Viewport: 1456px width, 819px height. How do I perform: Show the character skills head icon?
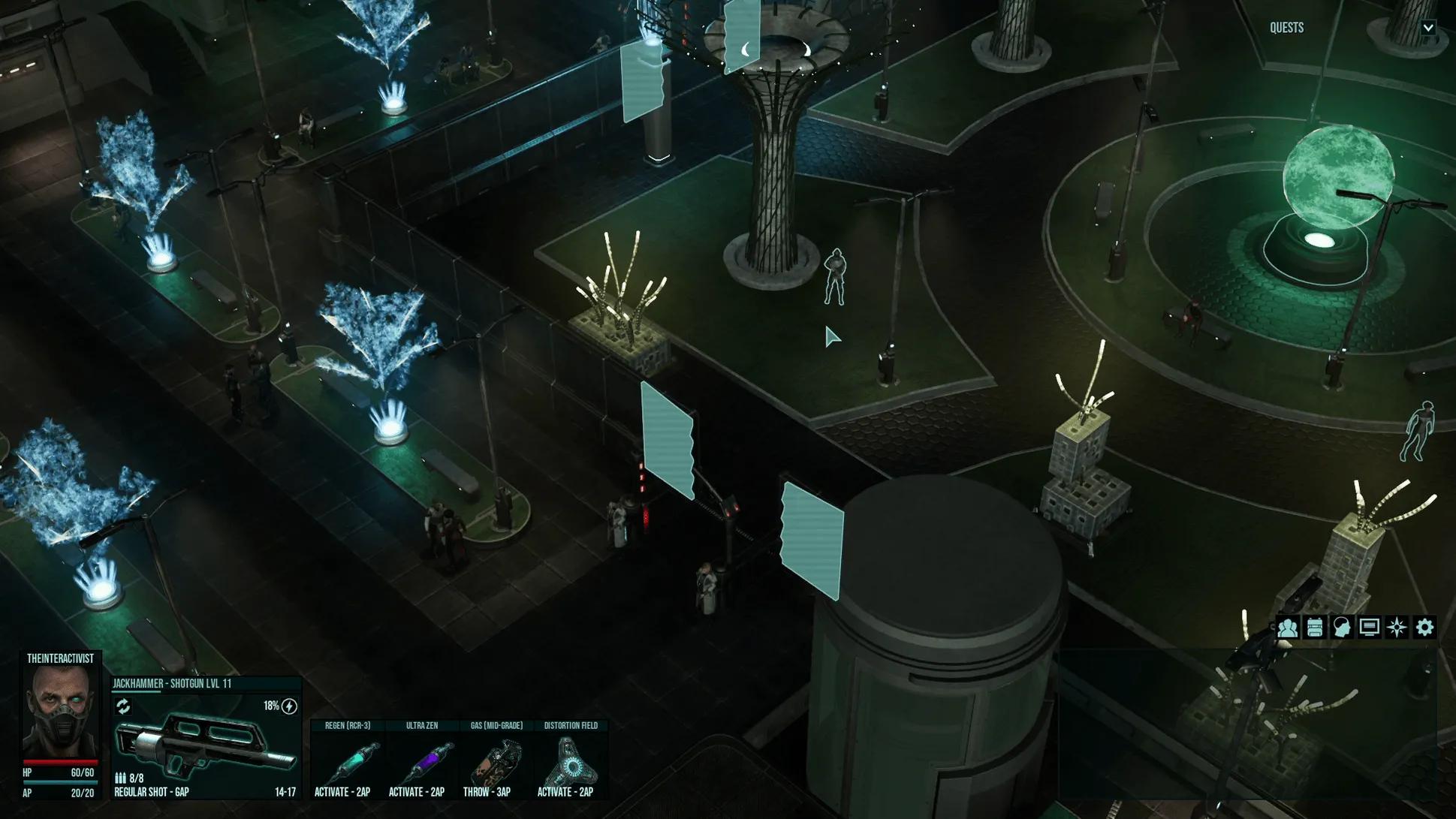click(x=1342, y=628)
